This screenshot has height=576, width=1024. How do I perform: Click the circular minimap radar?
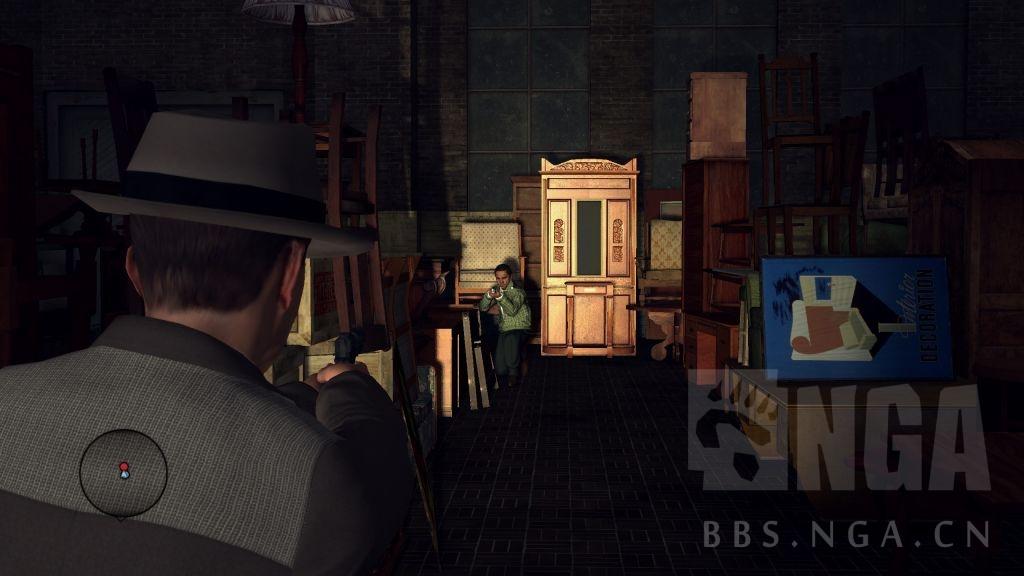124,473
